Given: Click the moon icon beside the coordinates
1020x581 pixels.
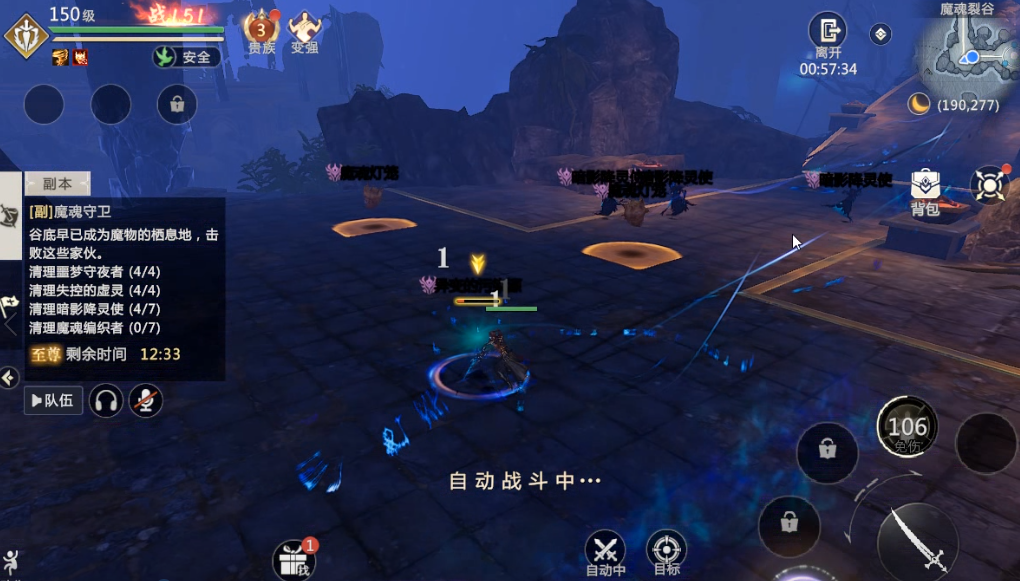Looking at the screenshot, I should (x=918, y=104).
